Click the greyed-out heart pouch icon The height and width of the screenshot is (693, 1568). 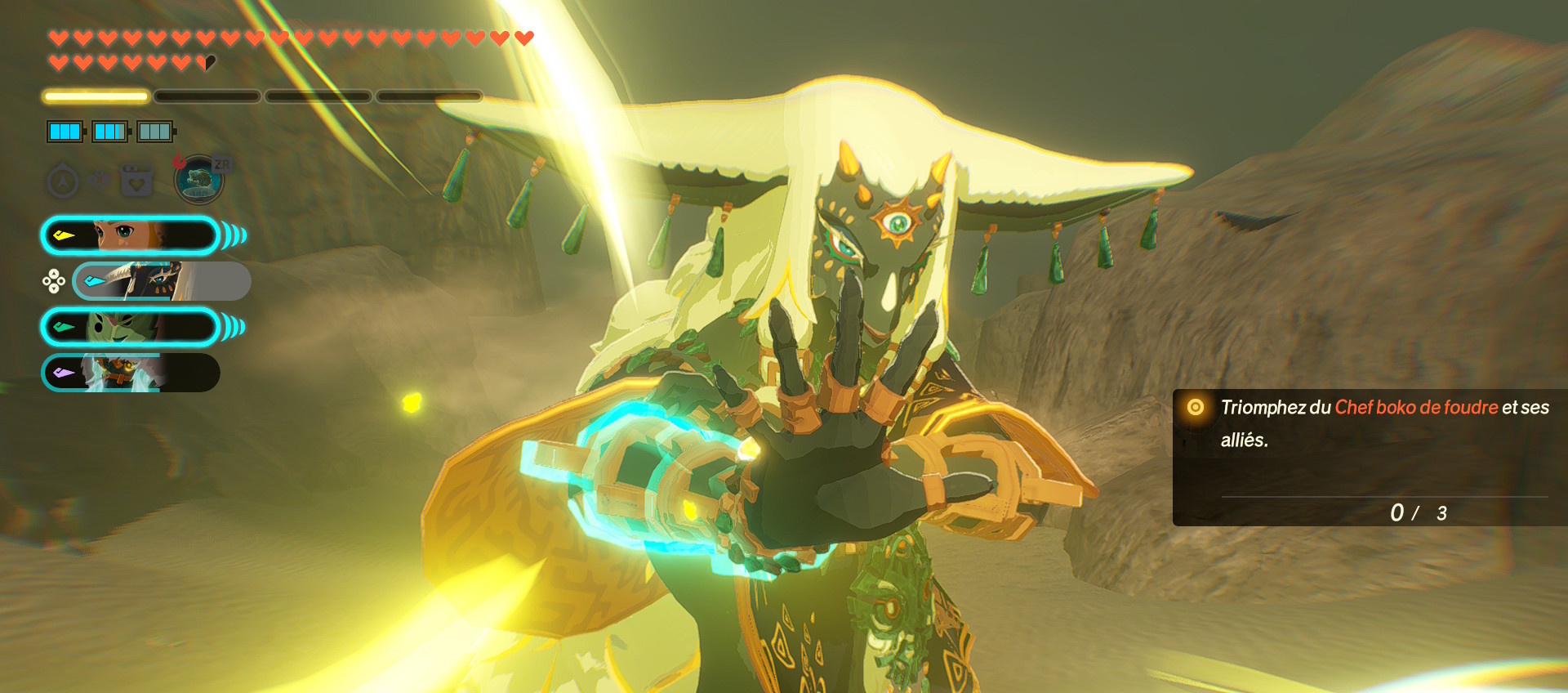137,181
